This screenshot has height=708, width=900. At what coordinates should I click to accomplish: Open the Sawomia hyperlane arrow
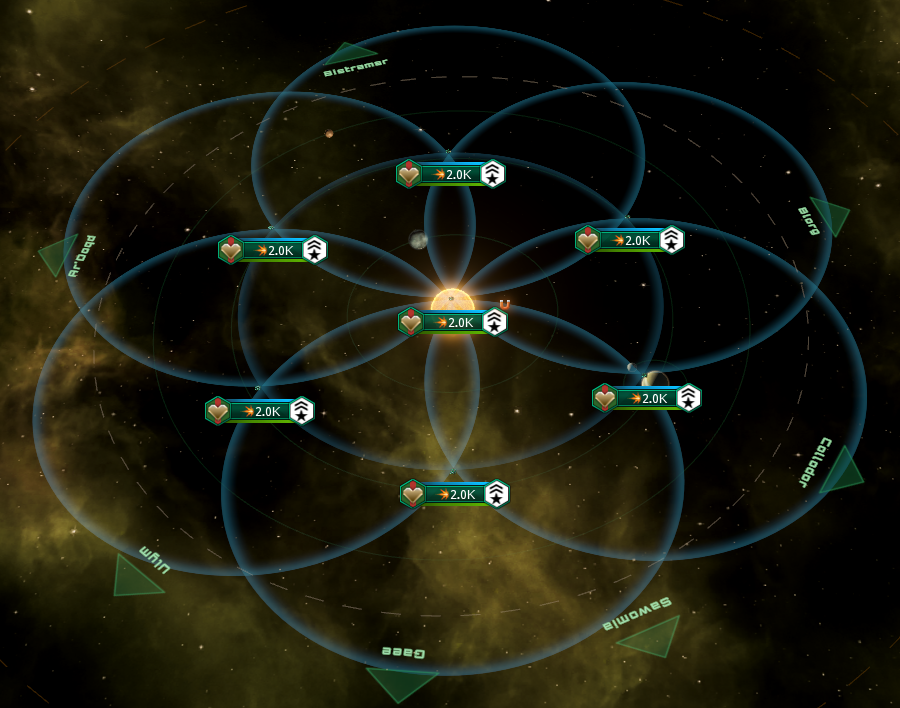click(x=655, y=637)
